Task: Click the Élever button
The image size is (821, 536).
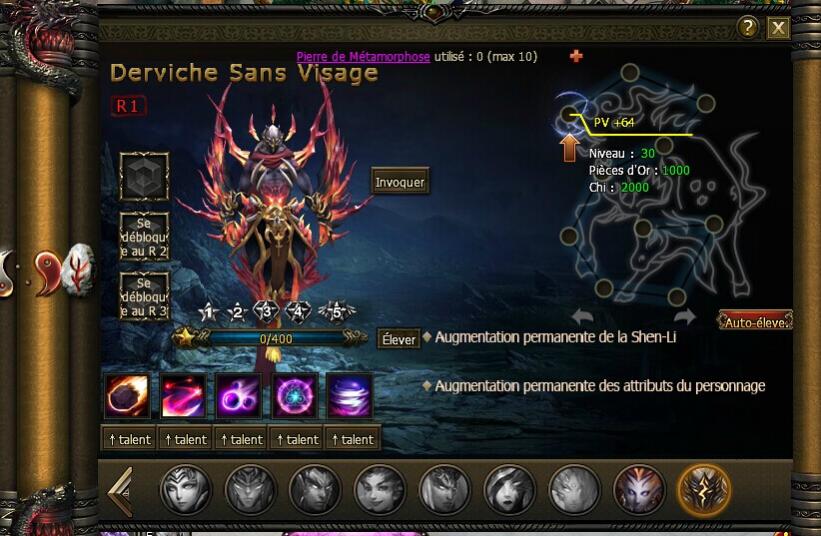Action: click(398, 339)
